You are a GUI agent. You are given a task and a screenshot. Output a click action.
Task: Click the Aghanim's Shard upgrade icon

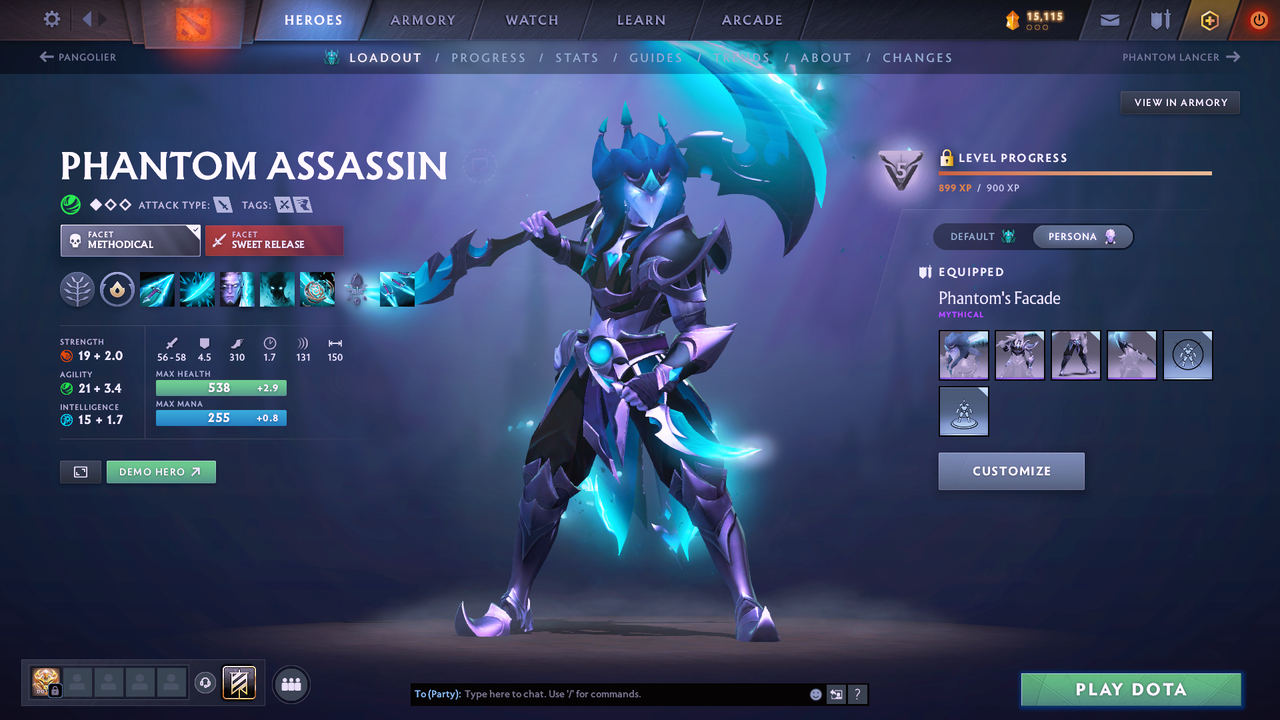pos(358,289)
